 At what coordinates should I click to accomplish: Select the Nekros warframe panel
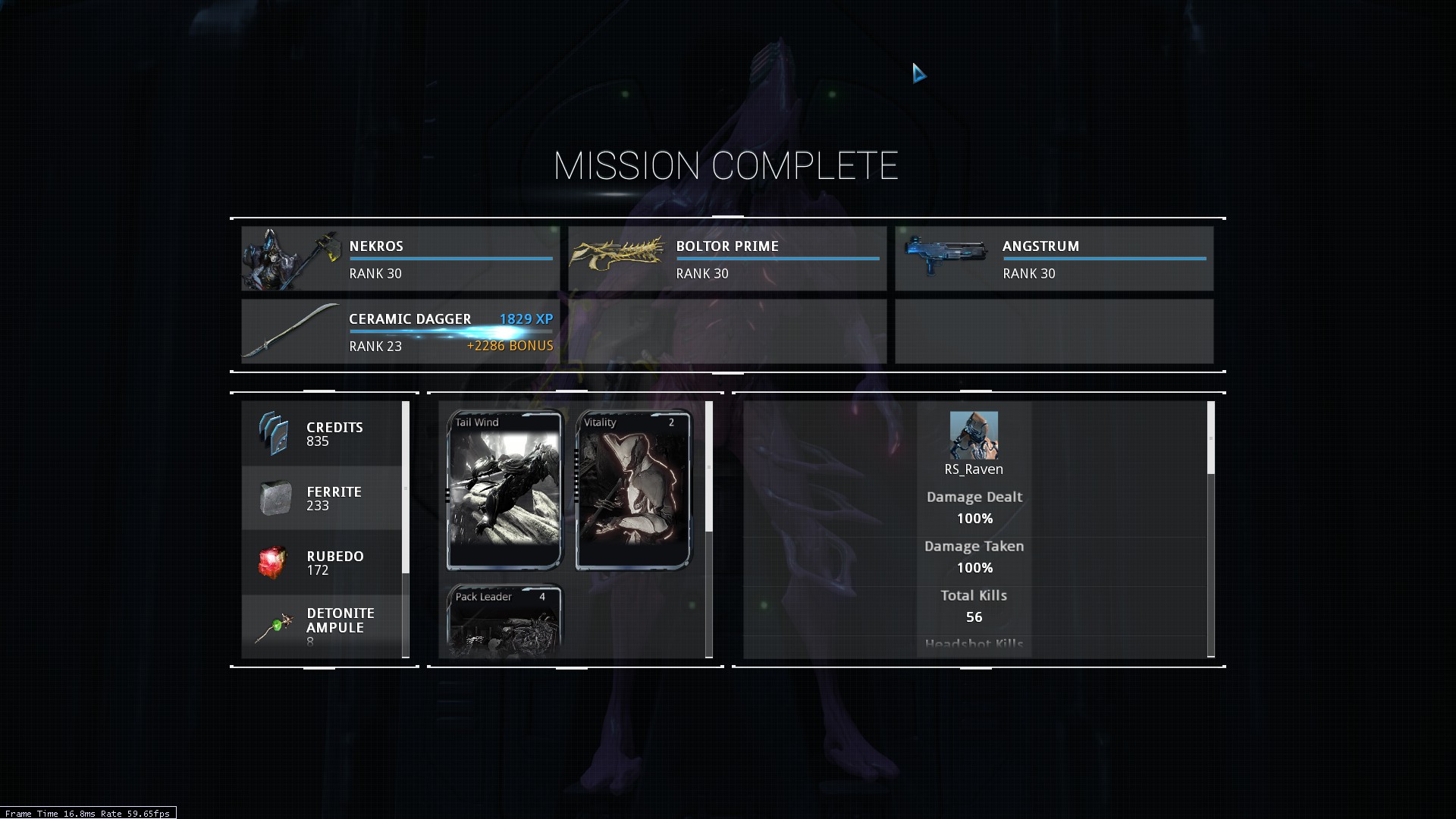pyautogui.click(x=400, y=259)
